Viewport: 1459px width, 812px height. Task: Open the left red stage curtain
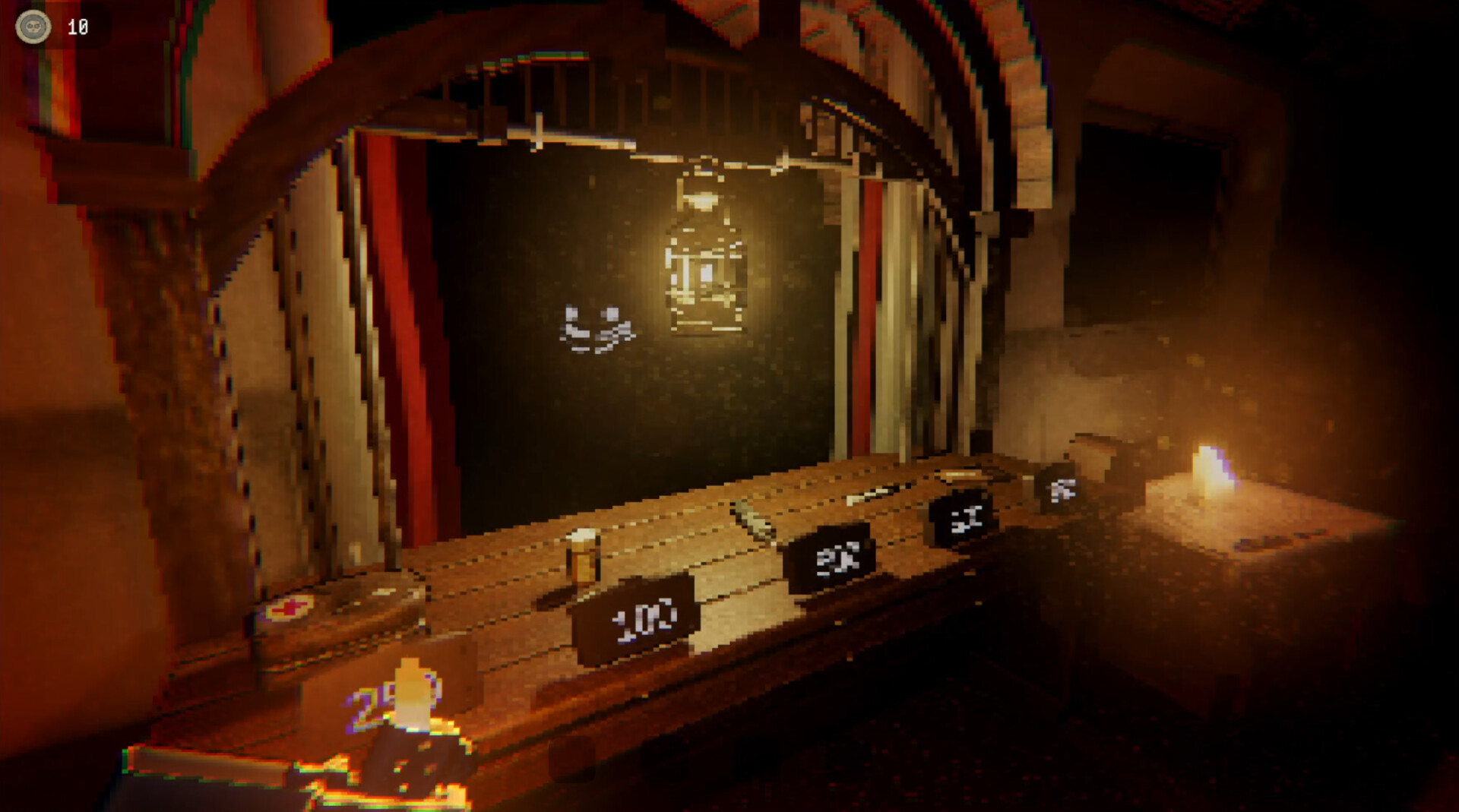point(403,304)
